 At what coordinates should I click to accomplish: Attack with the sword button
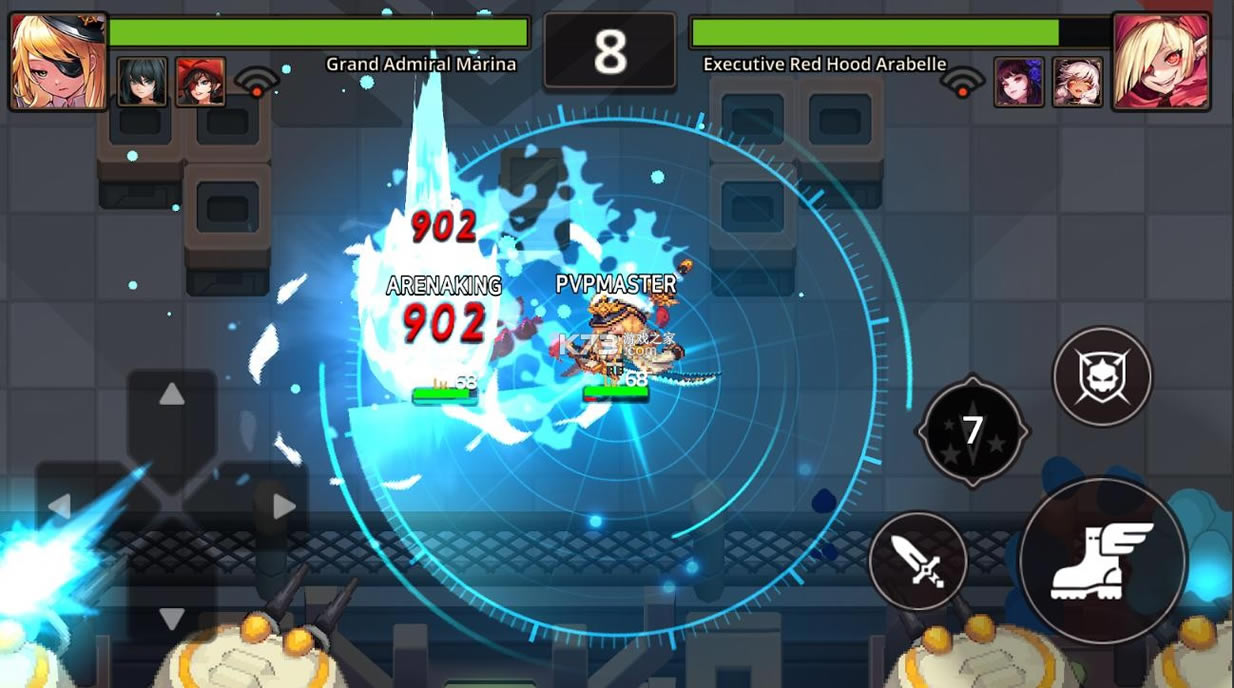[917, 561]
